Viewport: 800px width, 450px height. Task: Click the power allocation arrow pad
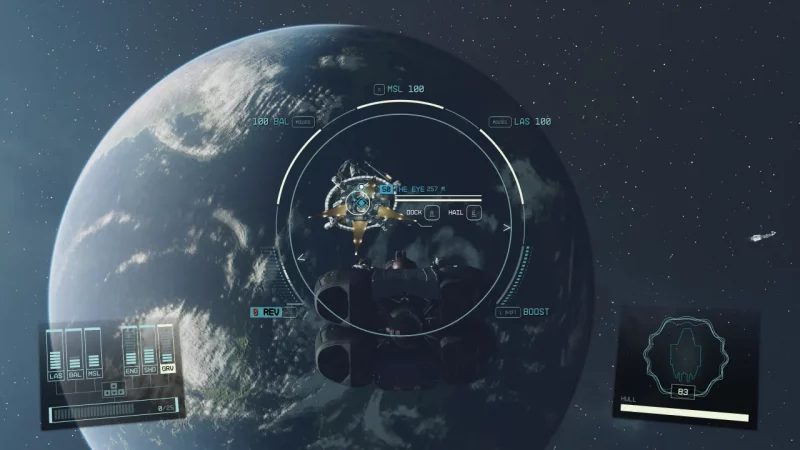[x=114, y=387]
